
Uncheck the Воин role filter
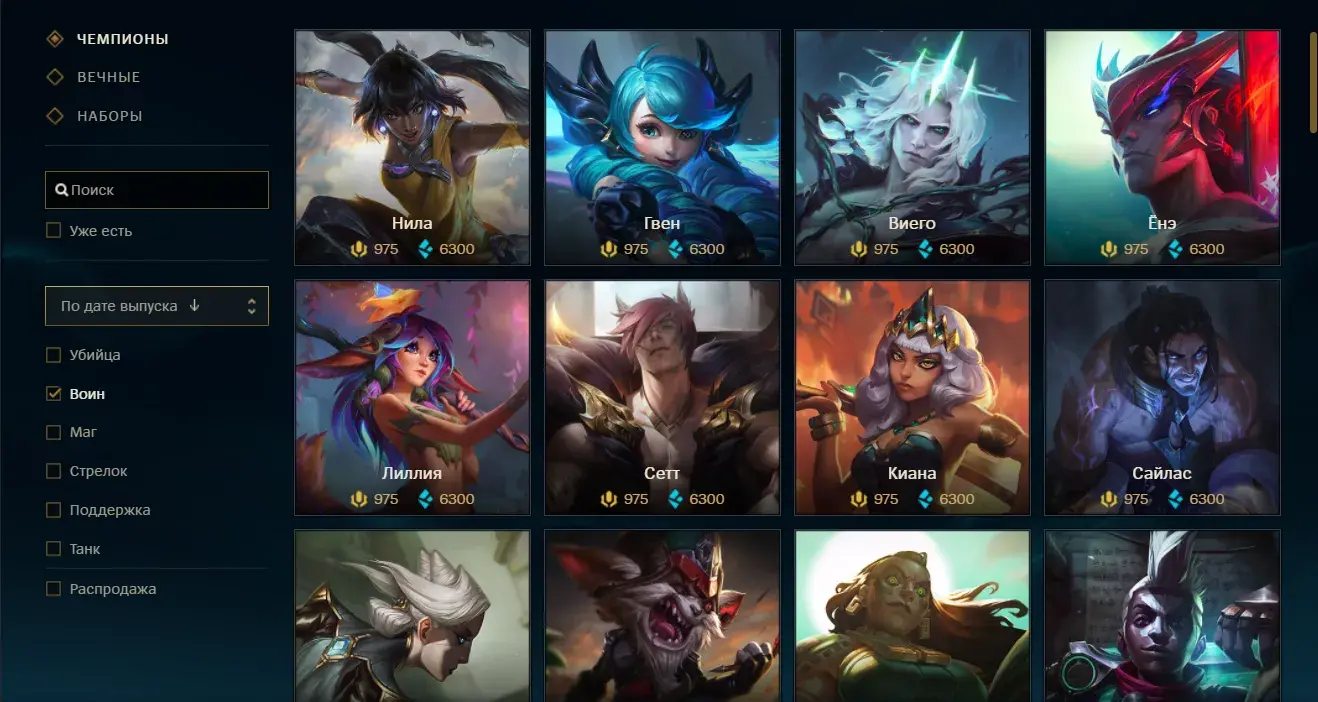click(54, 394)
